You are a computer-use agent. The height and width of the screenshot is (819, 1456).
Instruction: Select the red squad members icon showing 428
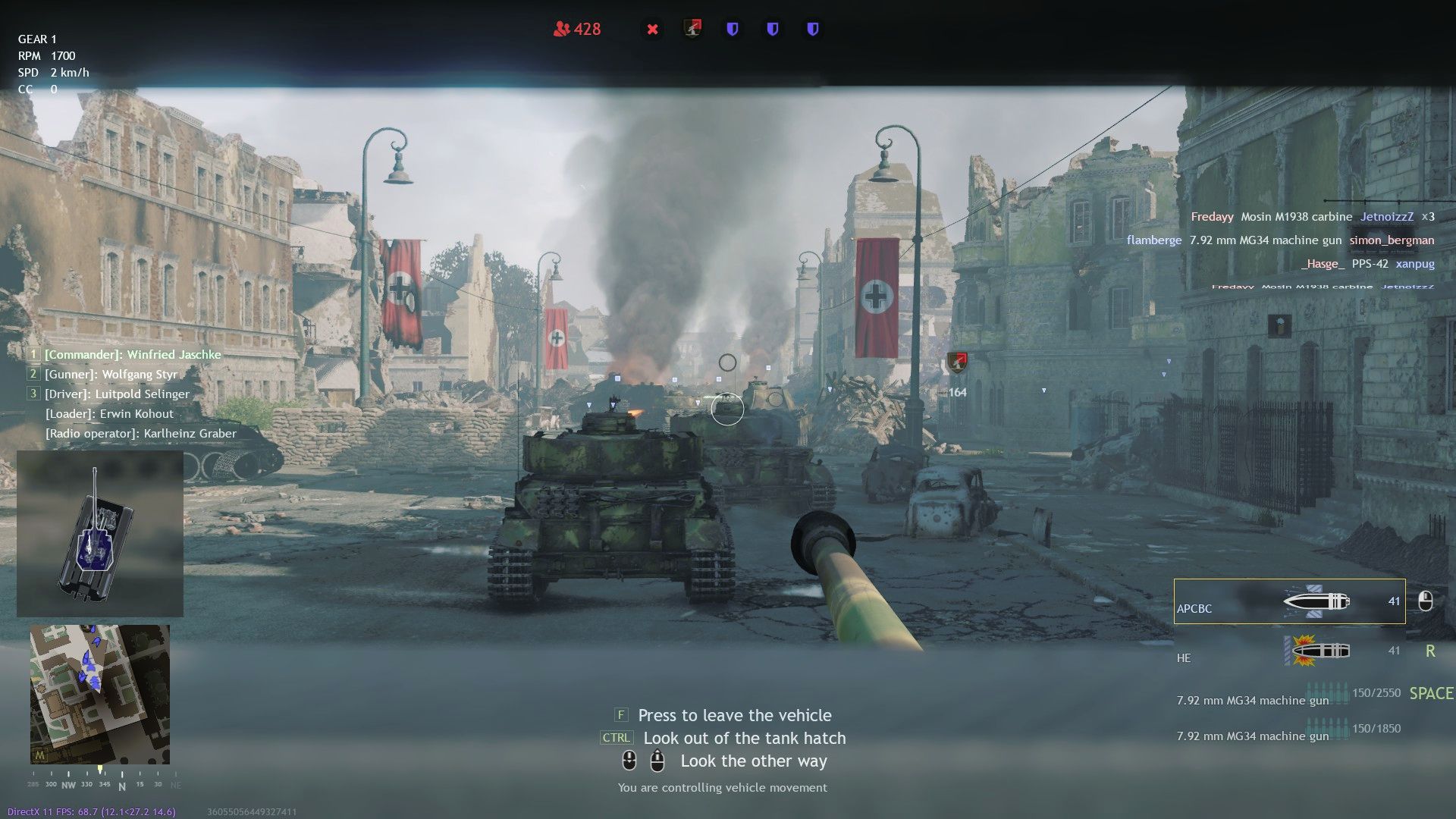[x=576, y=29]
